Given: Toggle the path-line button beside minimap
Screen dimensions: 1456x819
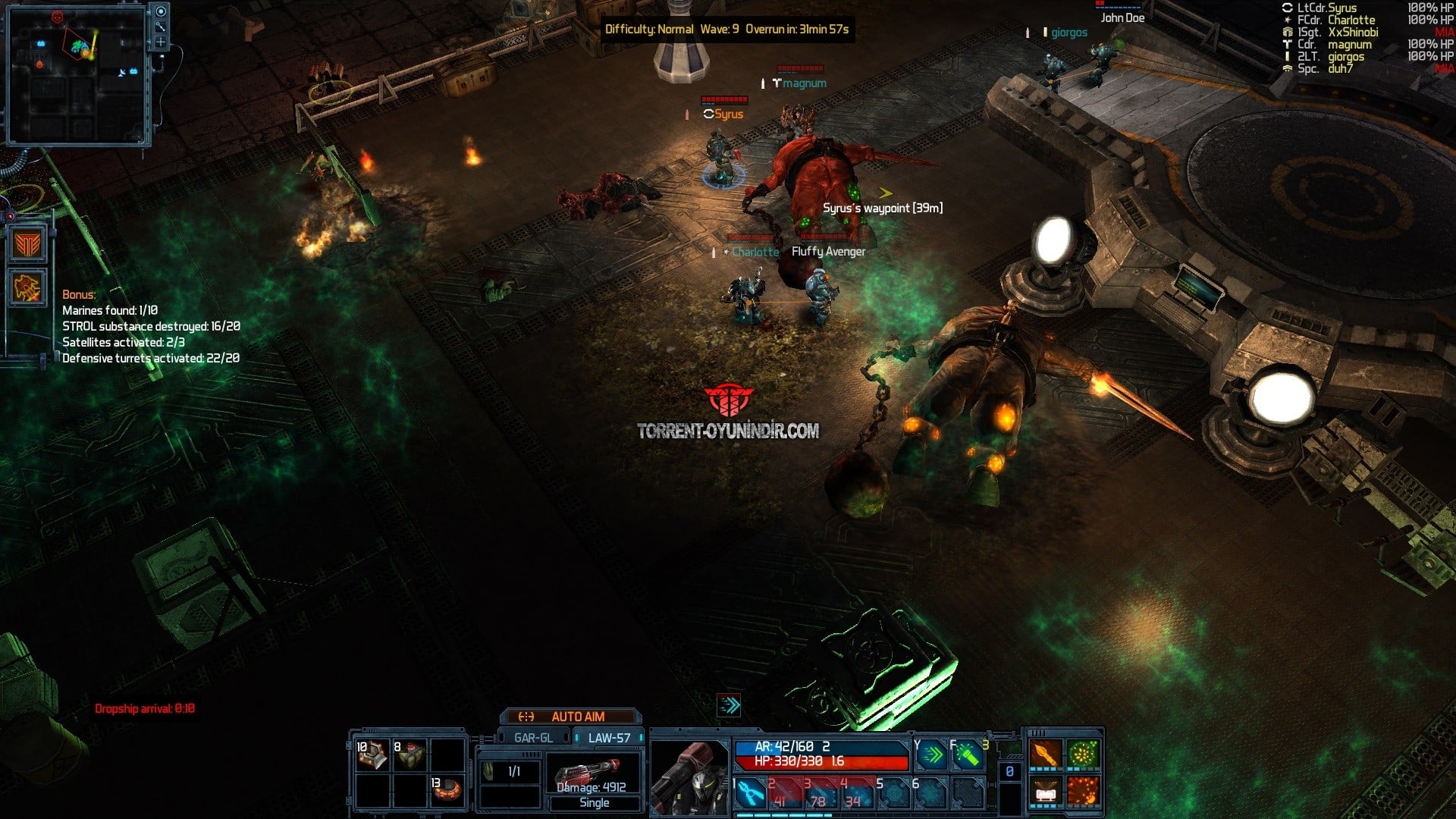Looking at the screenshot, I should tap(161, 27).
